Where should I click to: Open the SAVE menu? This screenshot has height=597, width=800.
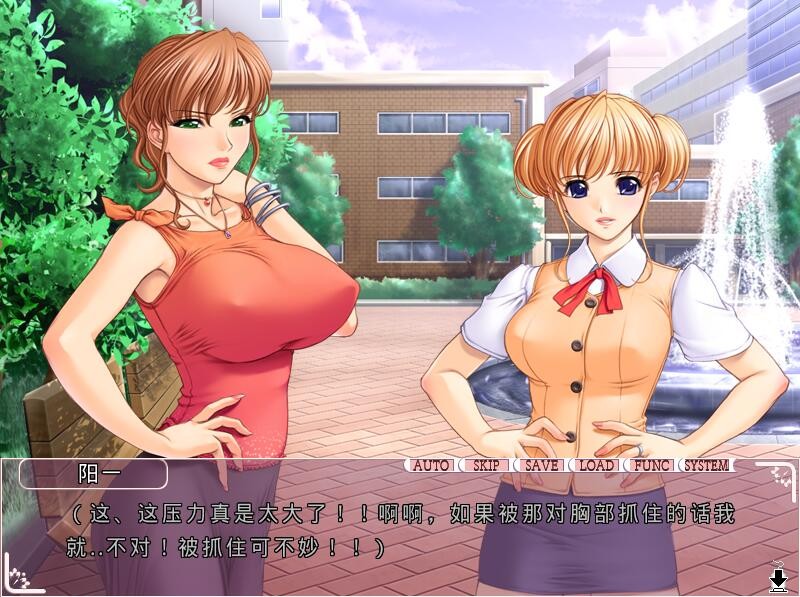point(541,465)
